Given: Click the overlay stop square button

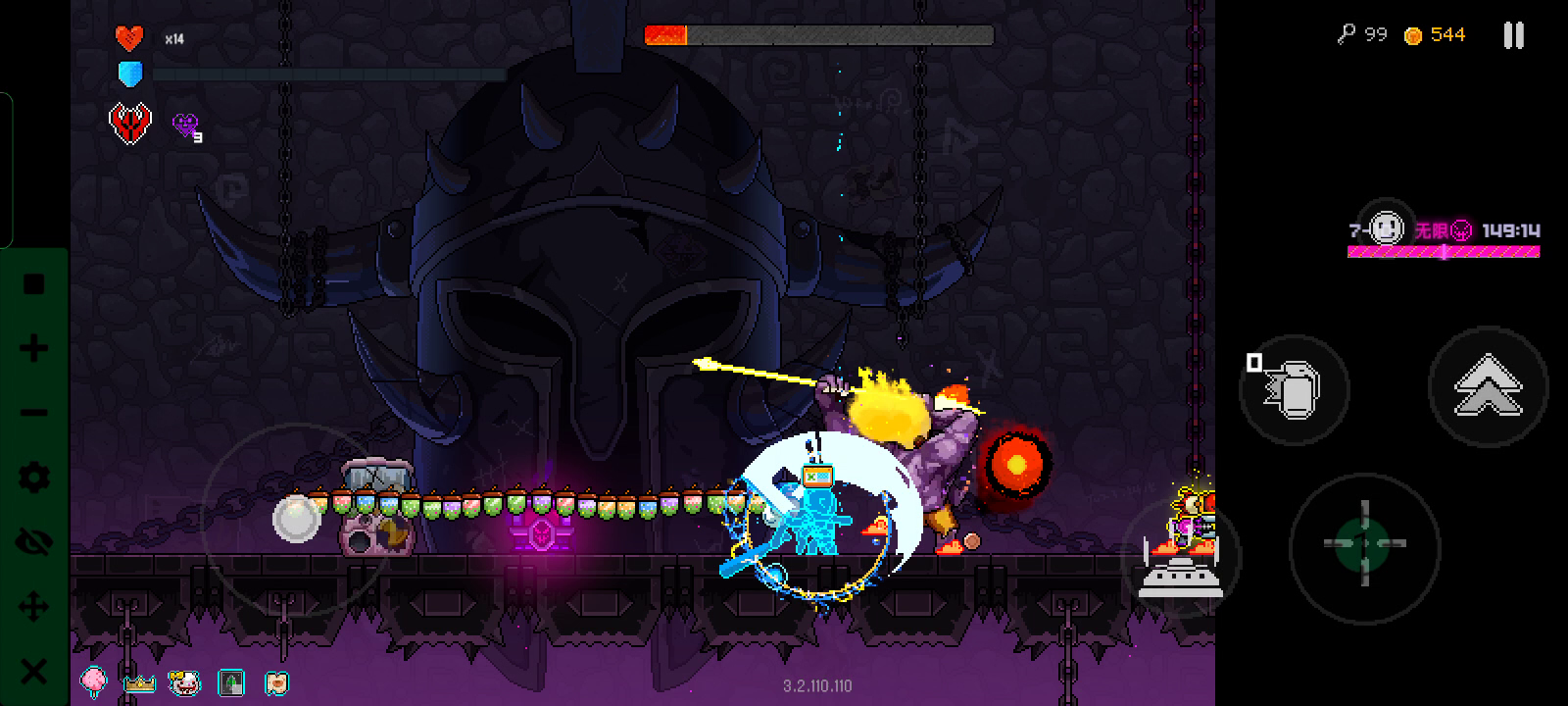Looking at the screenshot, I should (x=34, y=284).
